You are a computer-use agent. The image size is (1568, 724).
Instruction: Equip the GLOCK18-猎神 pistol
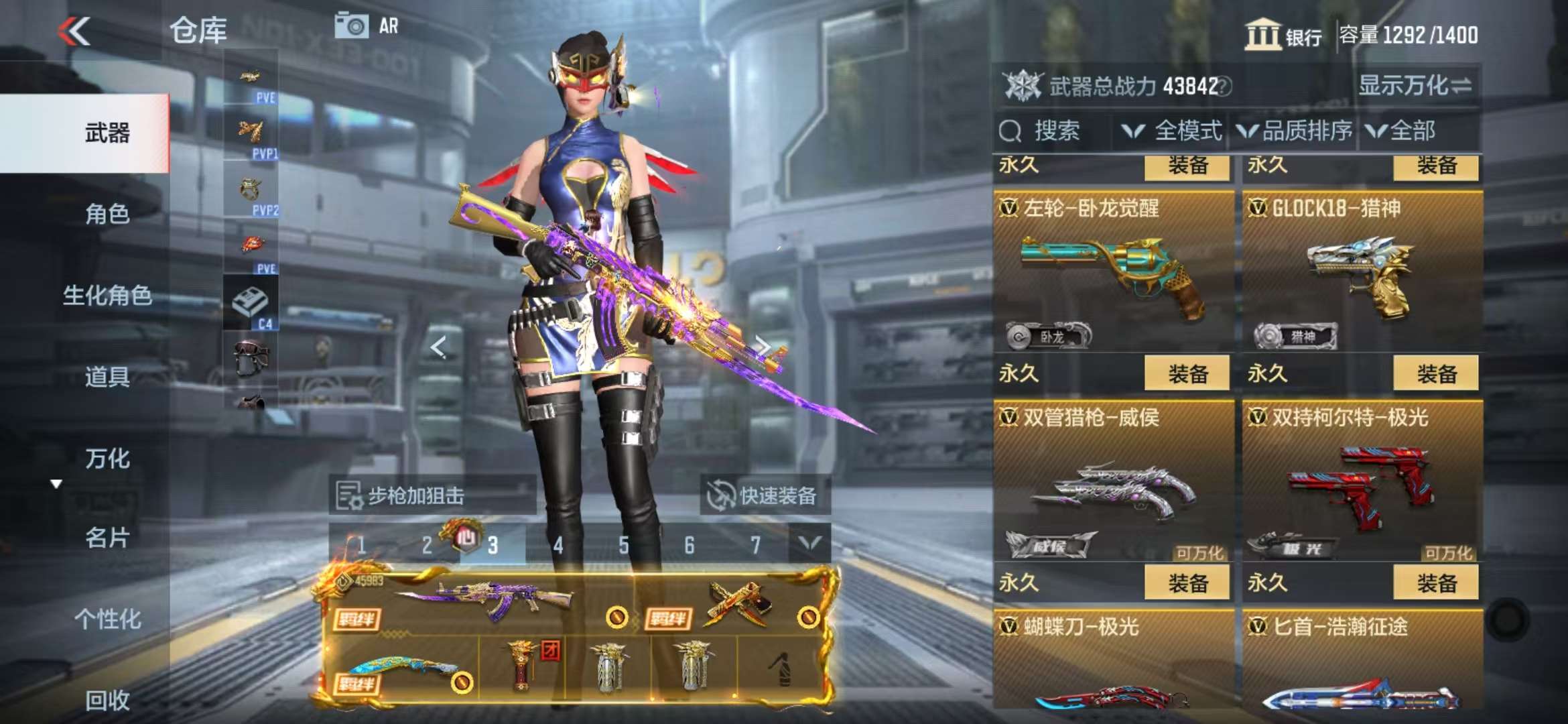click(x=1435, y=373)
